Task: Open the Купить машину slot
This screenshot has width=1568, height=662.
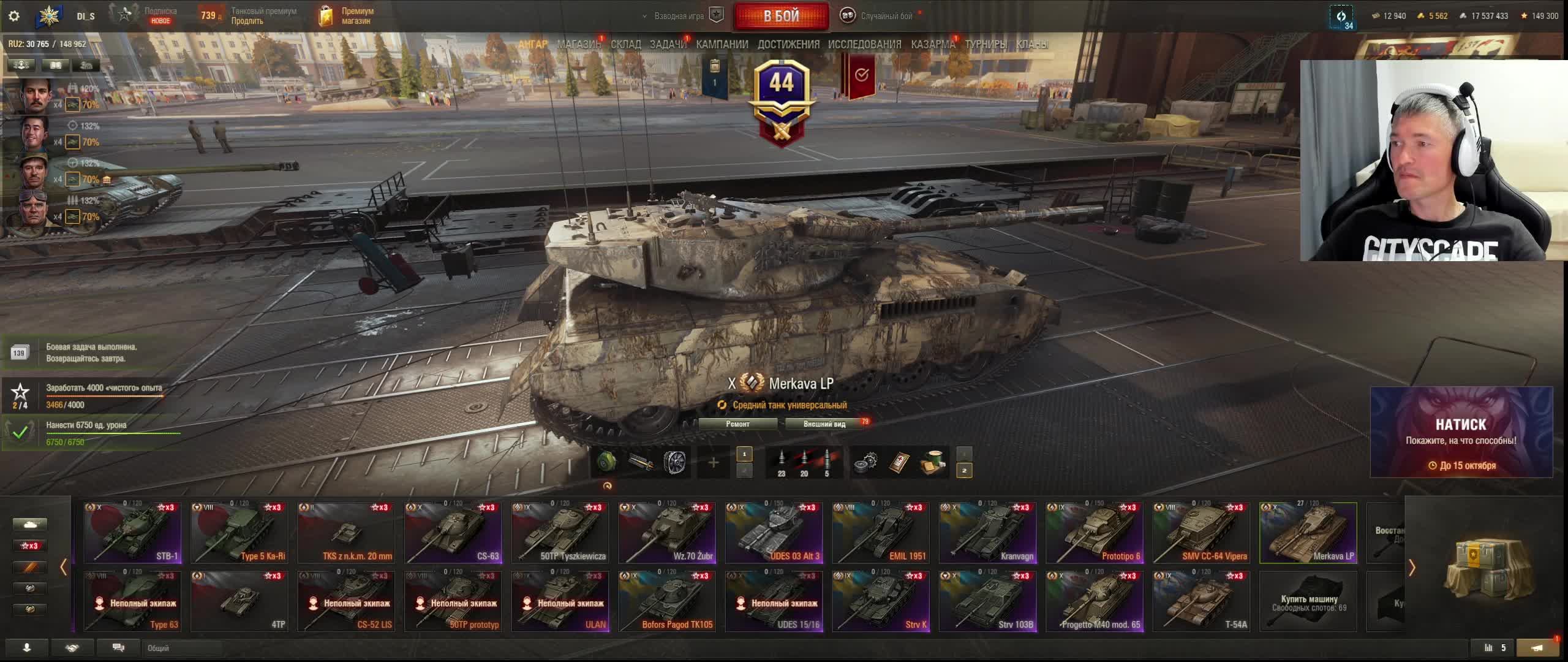Action: coord(1308,601)
